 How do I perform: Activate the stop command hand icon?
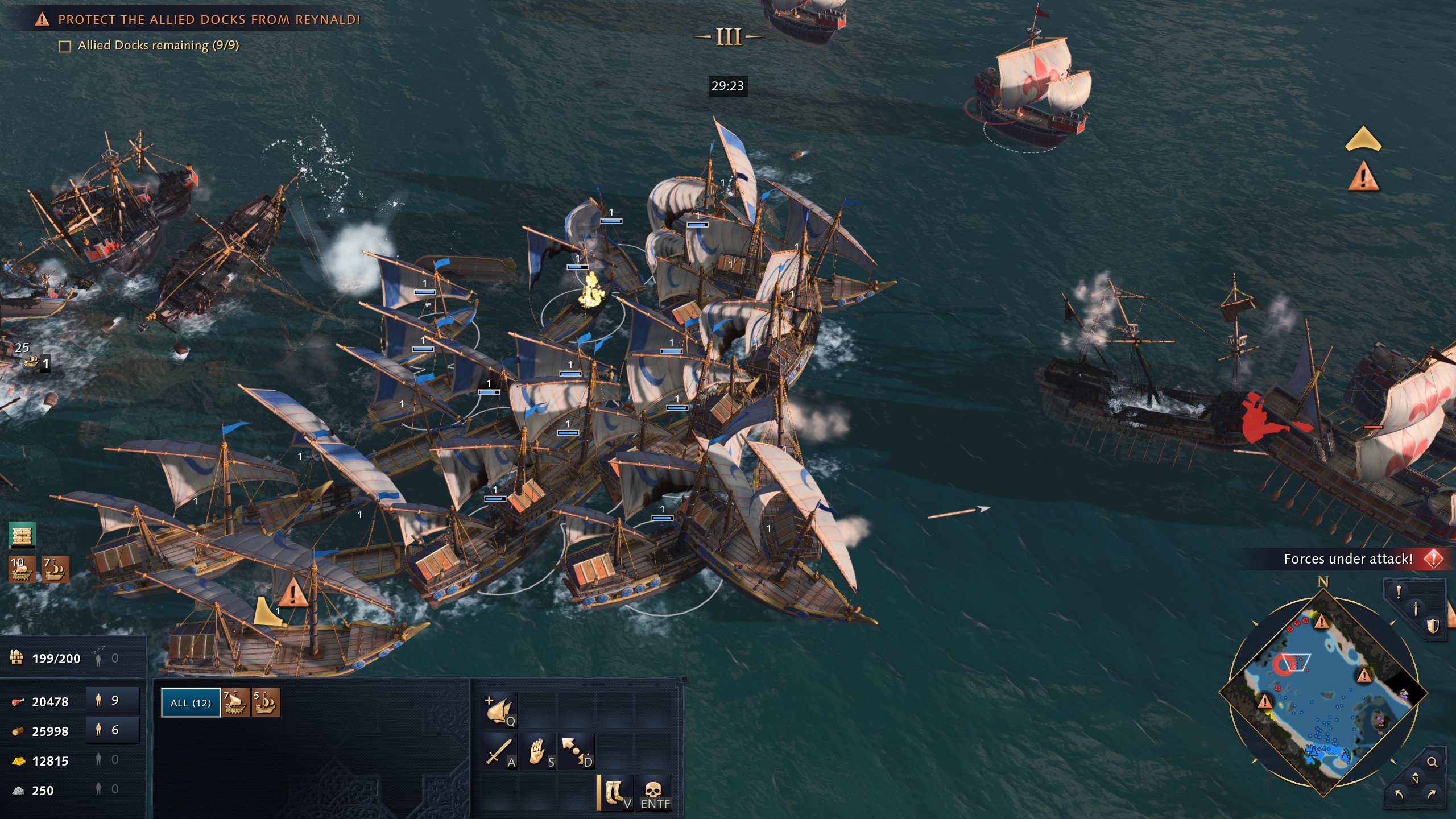538,751
